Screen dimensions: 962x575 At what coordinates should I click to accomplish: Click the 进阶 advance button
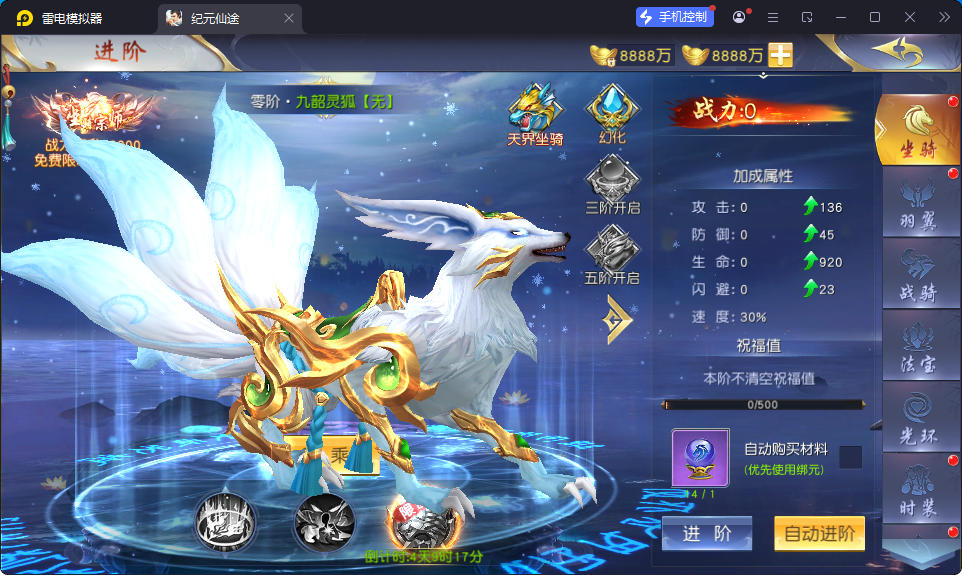click(x=706, y=534)
